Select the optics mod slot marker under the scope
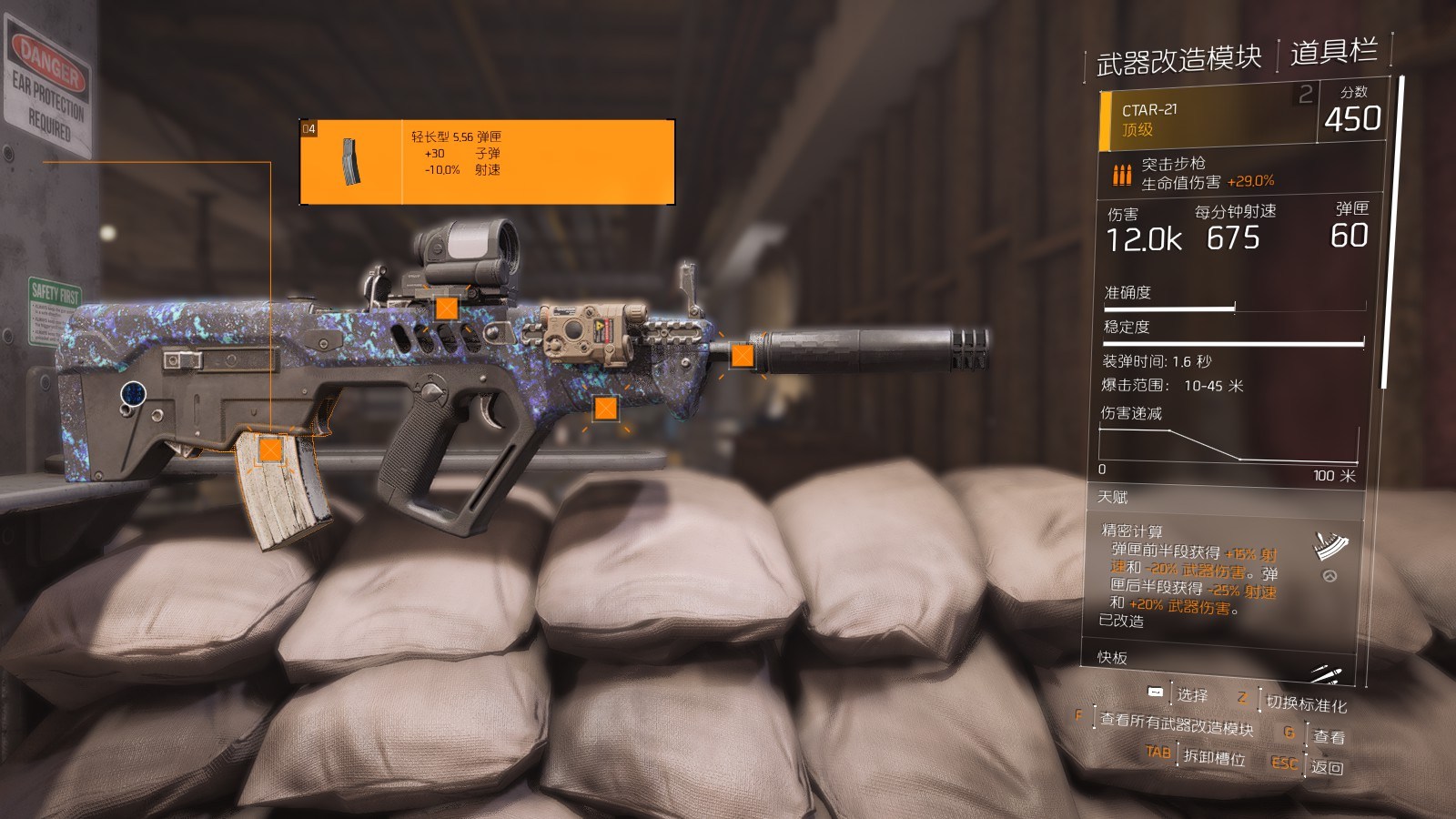 (446, 308)
